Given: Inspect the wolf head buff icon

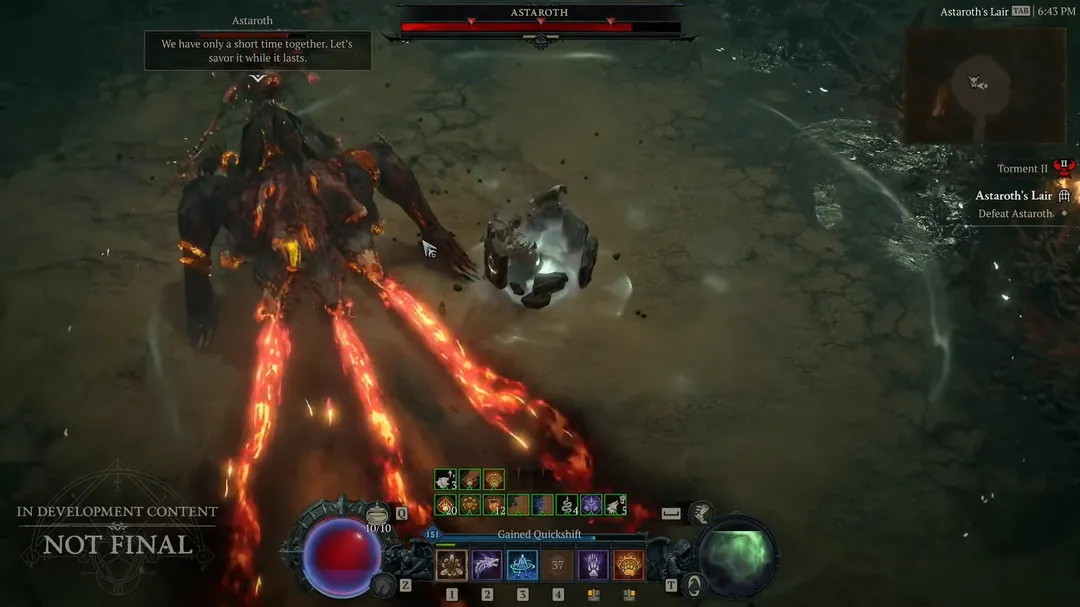Looking at the screenshot, I should tap(615, 505).
